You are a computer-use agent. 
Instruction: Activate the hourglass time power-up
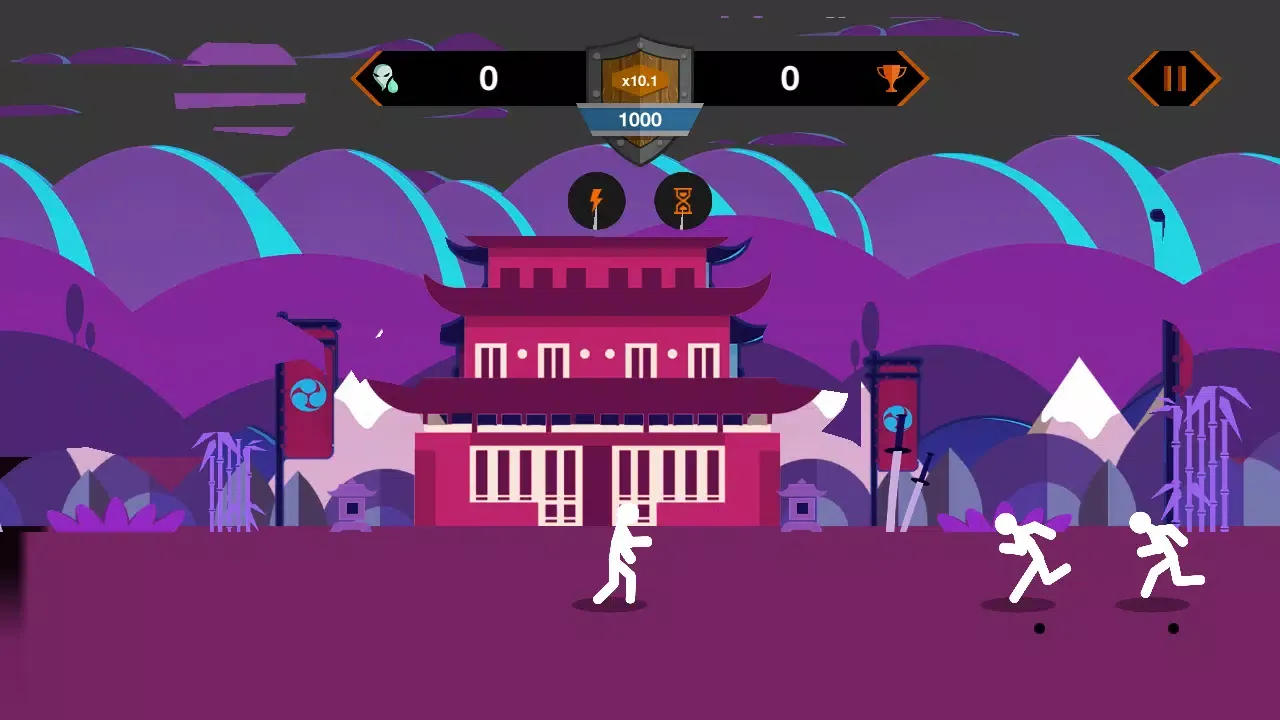tap(684, 201)
